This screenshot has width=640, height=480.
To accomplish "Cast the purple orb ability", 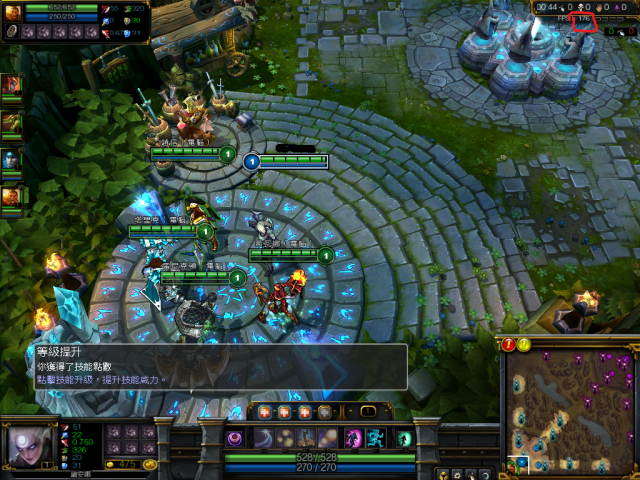I will 237,438.
